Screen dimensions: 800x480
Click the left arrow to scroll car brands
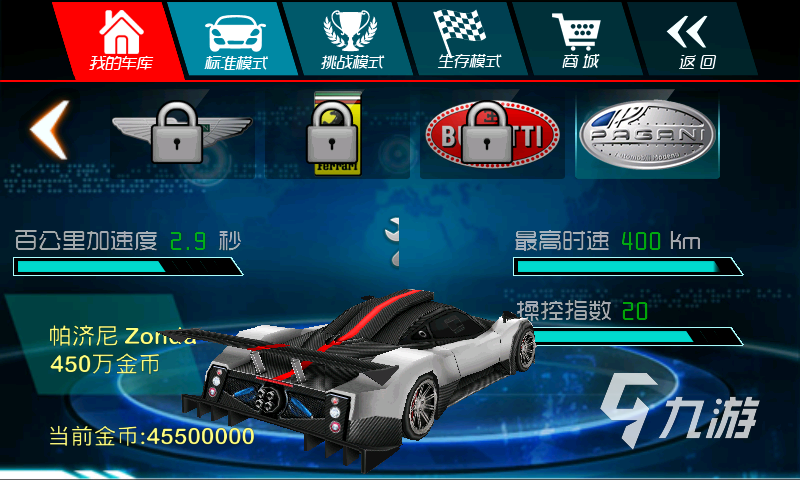47,130
